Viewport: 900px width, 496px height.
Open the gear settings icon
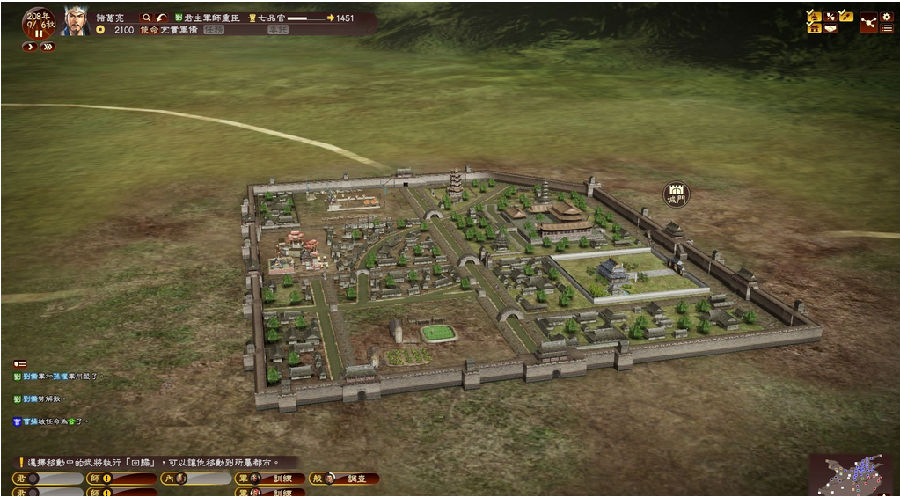[886, 17]
